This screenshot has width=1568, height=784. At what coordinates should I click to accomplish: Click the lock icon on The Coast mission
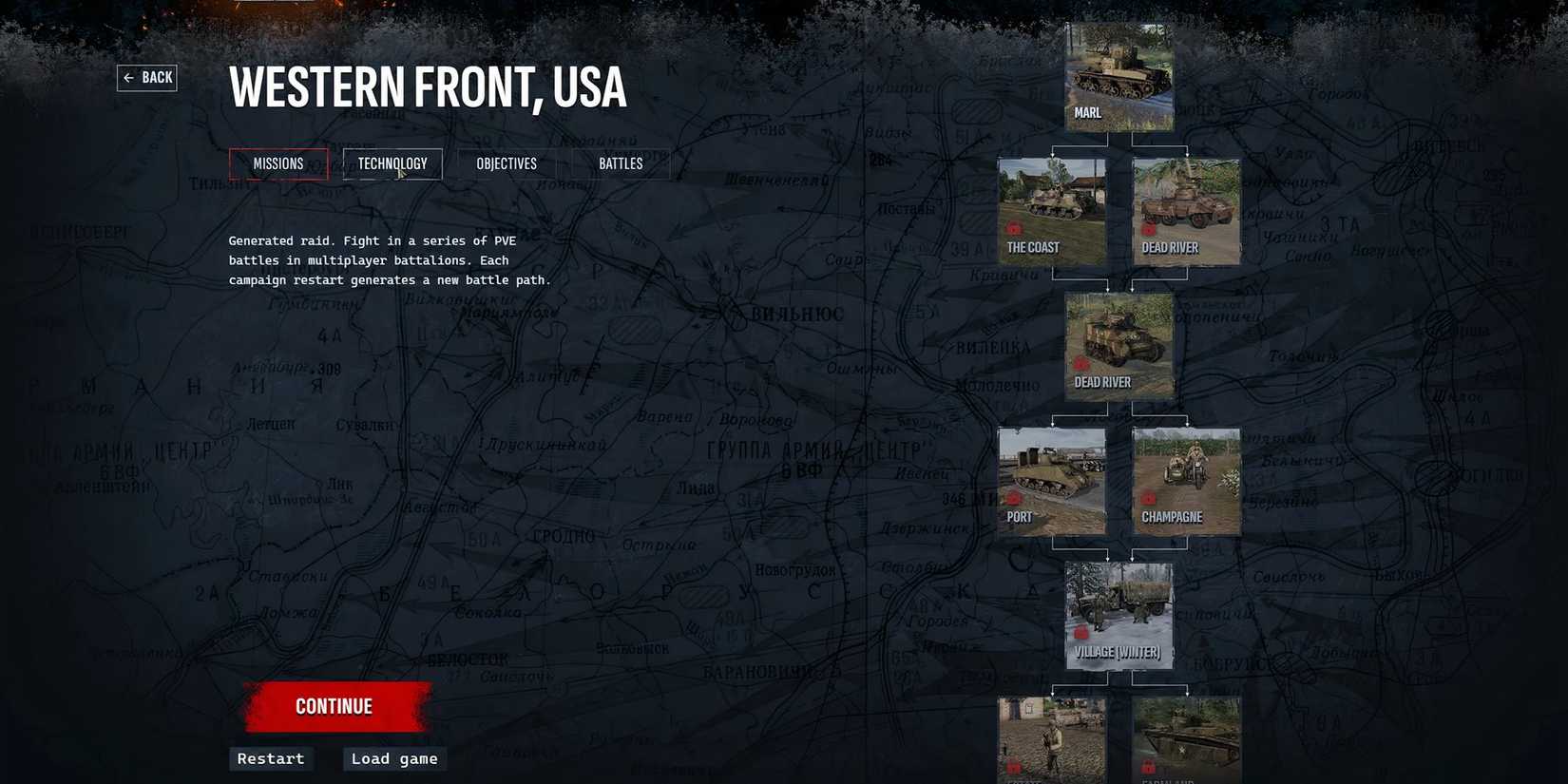click(x=1013, y=230)
